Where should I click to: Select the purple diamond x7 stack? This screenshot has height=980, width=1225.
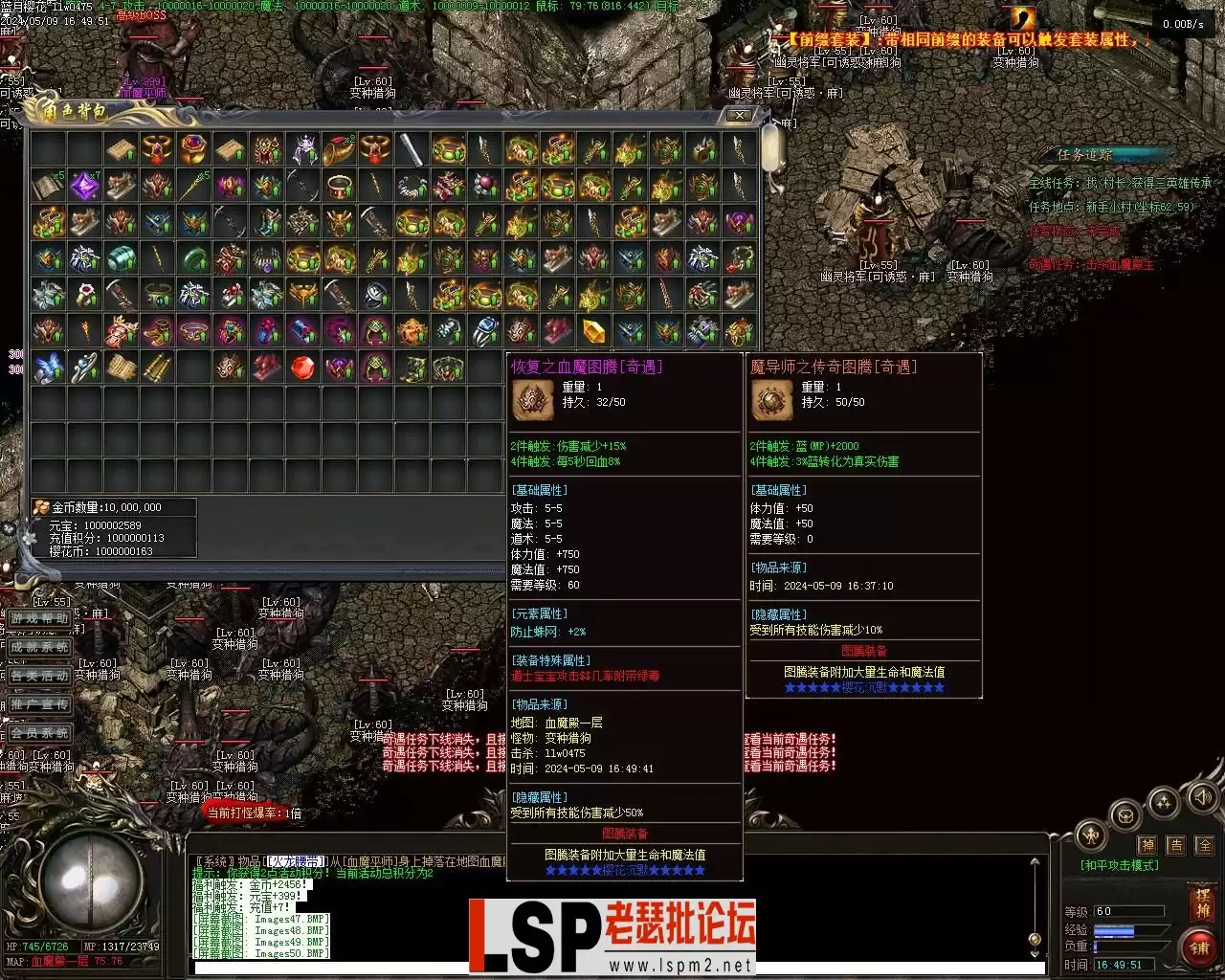85,186
